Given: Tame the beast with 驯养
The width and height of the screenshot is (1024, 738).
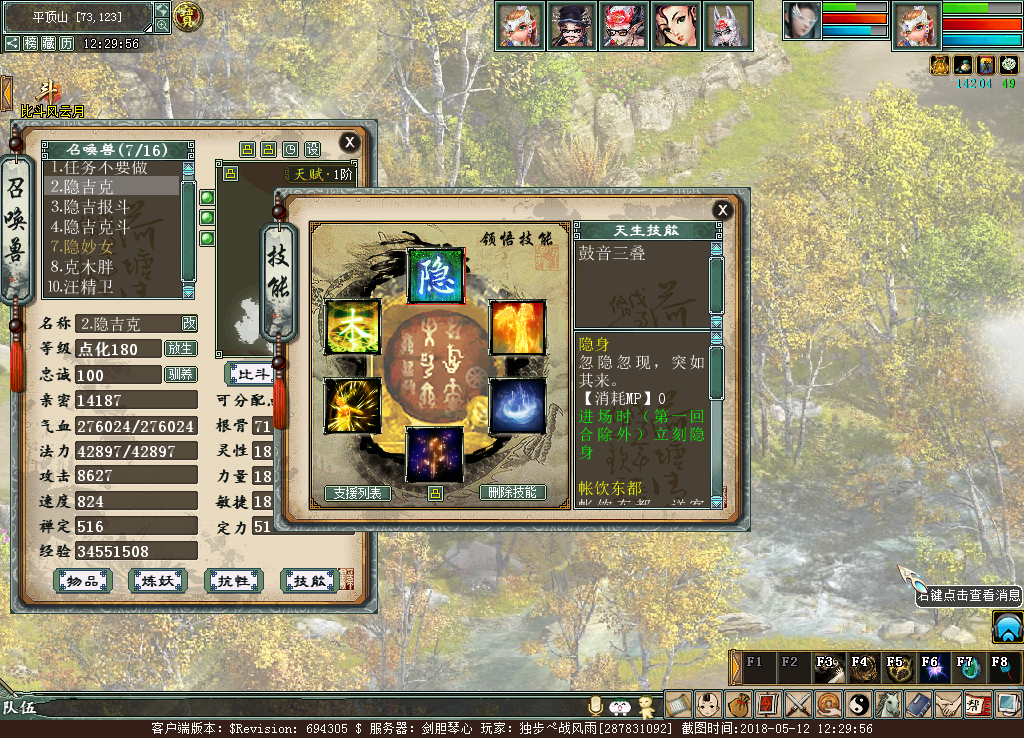Looking at the screenshot, I should (181, 374).
